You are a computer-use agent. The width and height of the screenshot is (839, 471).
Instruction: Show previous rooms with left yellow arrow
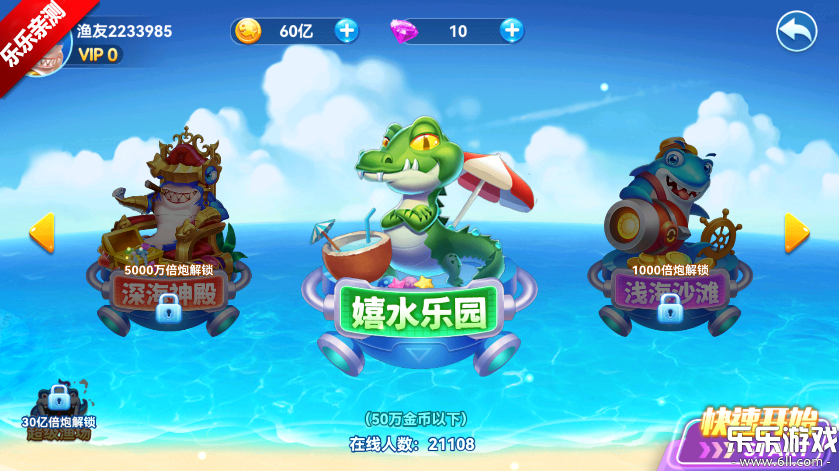[41, 232]
